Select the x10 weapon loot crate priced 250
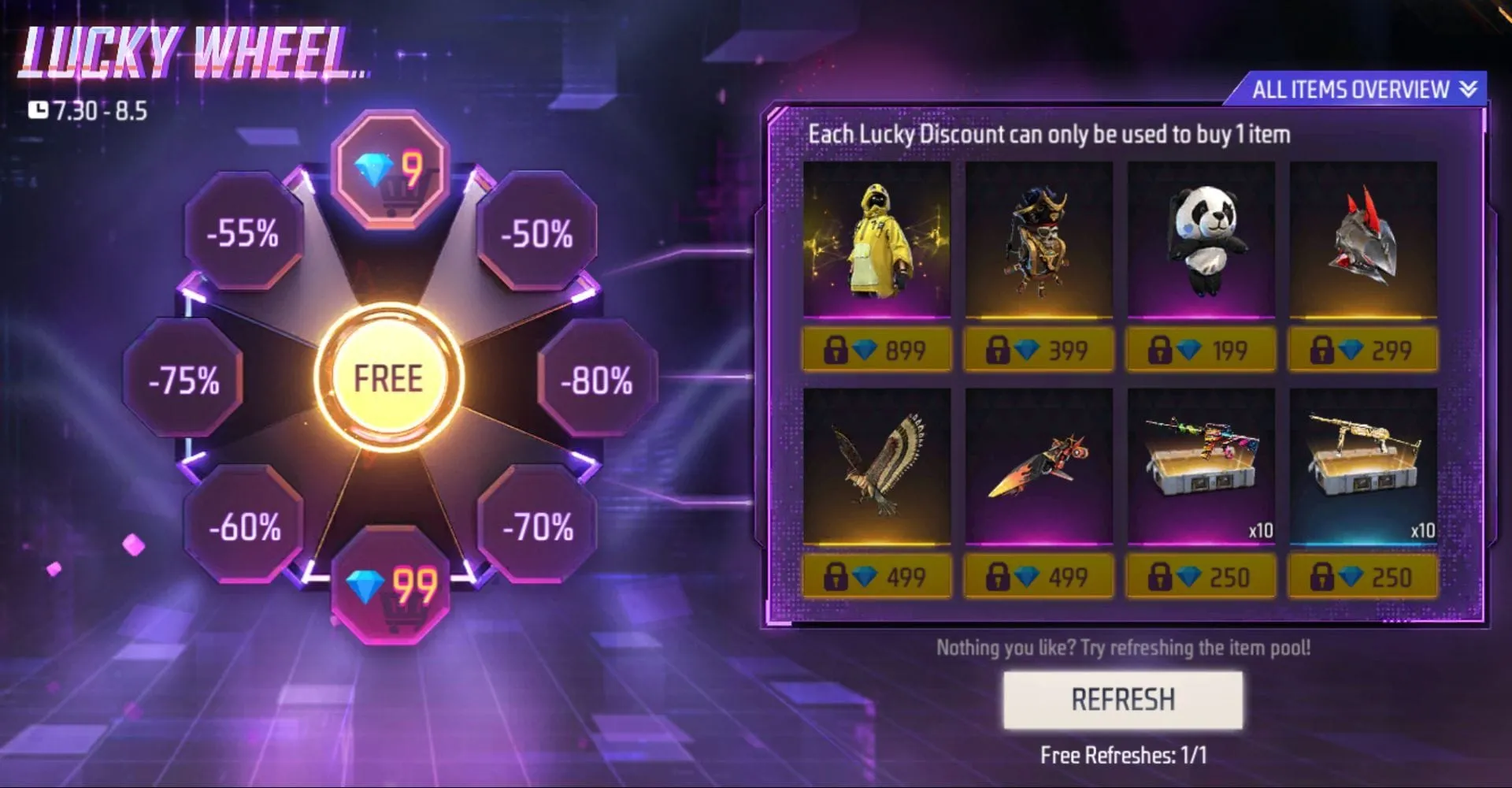 click(1200, 469)
